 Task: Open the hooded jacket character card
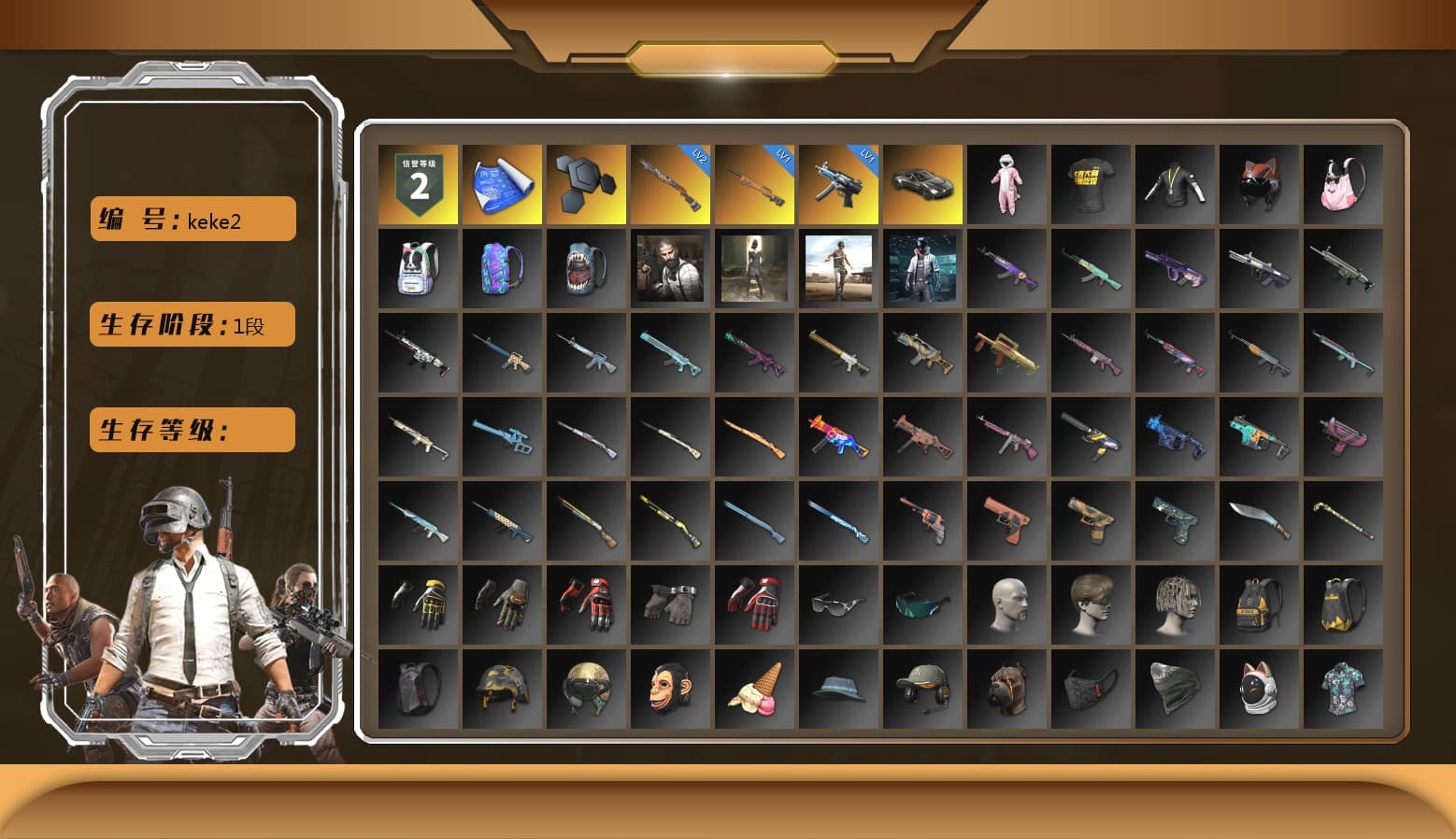(x=922, y=269)
